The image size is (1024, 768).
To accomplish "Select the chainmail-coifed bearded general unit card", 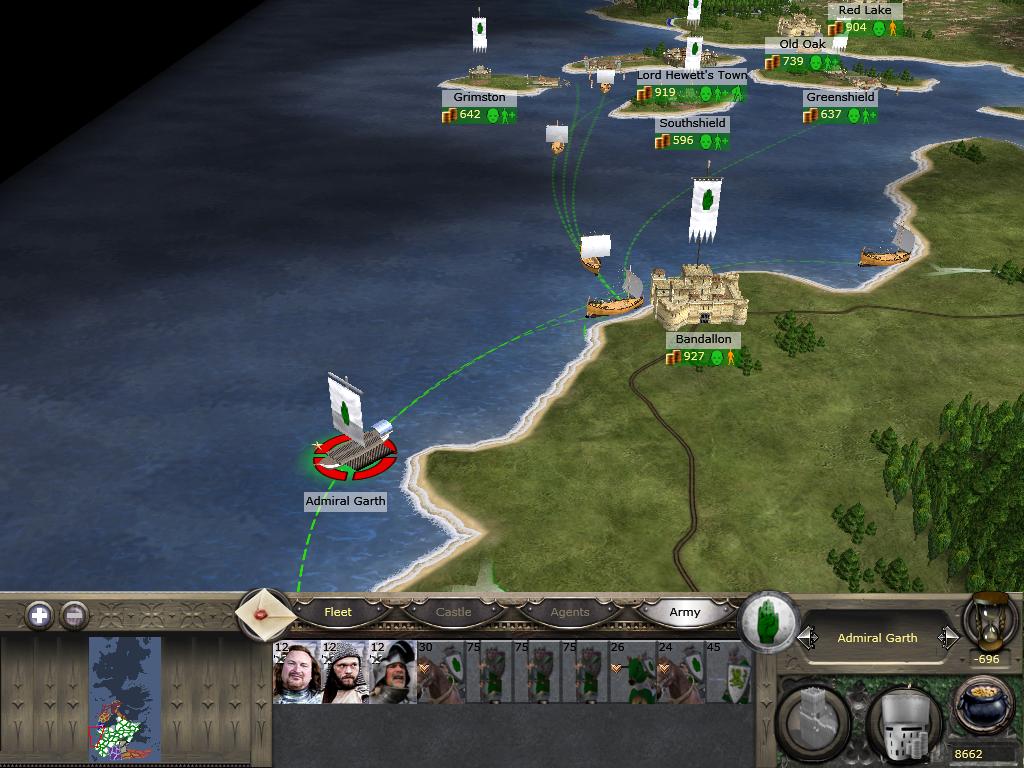I will point(346,673).
